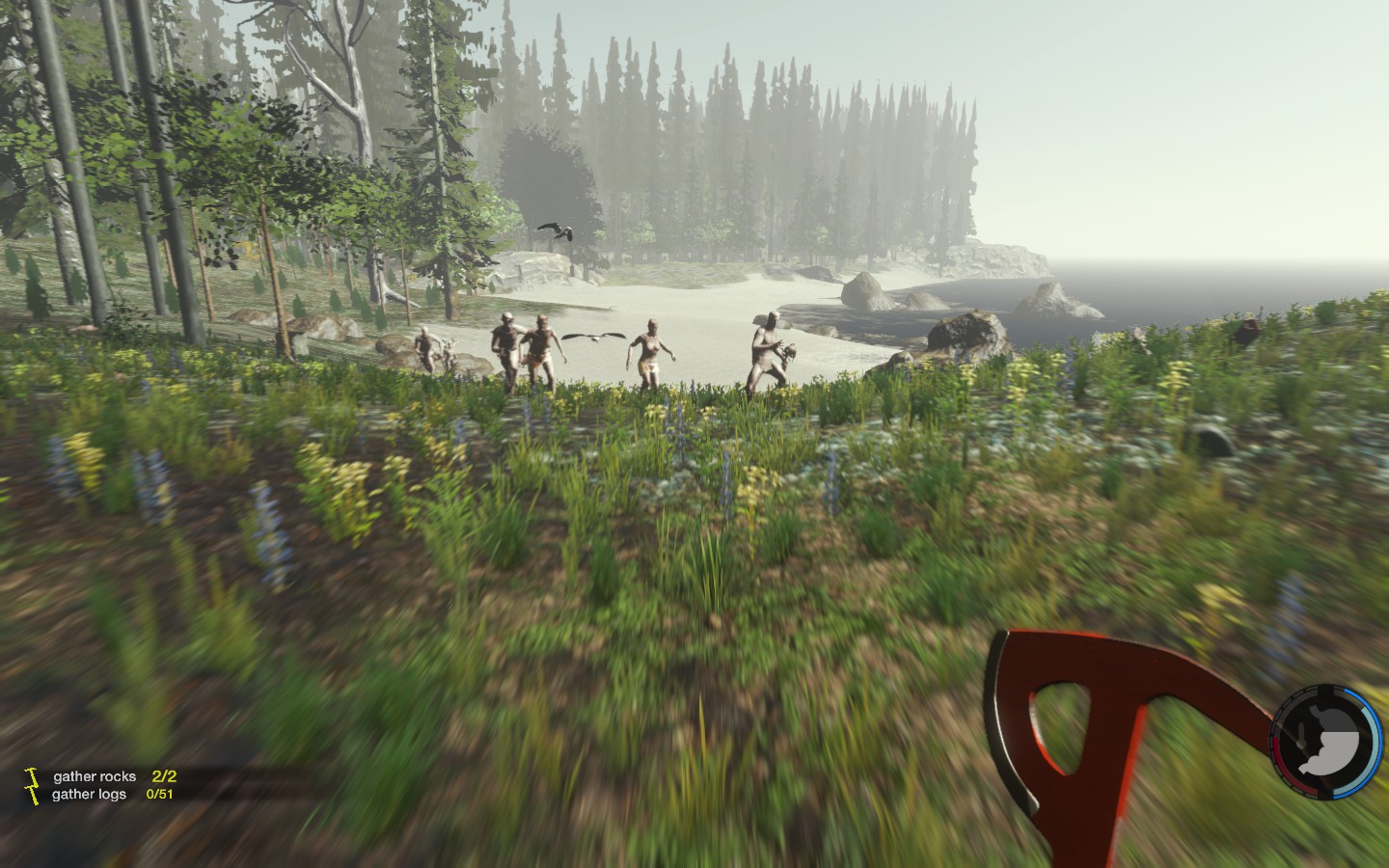Select the gather rocks objective
Screen dimensions: 1389x868
click(95, 776)
